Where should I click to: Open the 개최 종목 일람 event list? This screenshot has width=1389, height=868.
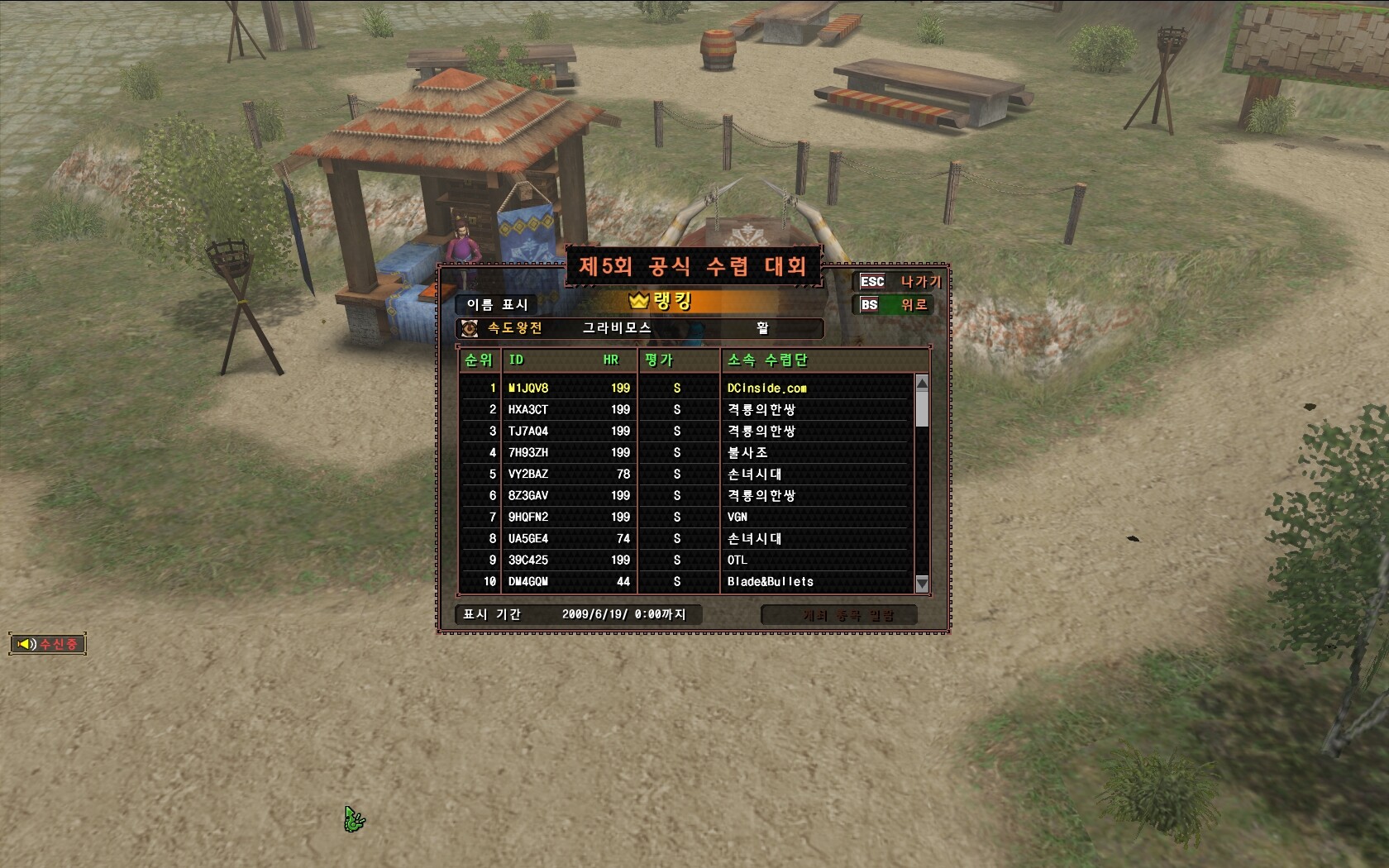click(x=839, y=615)
